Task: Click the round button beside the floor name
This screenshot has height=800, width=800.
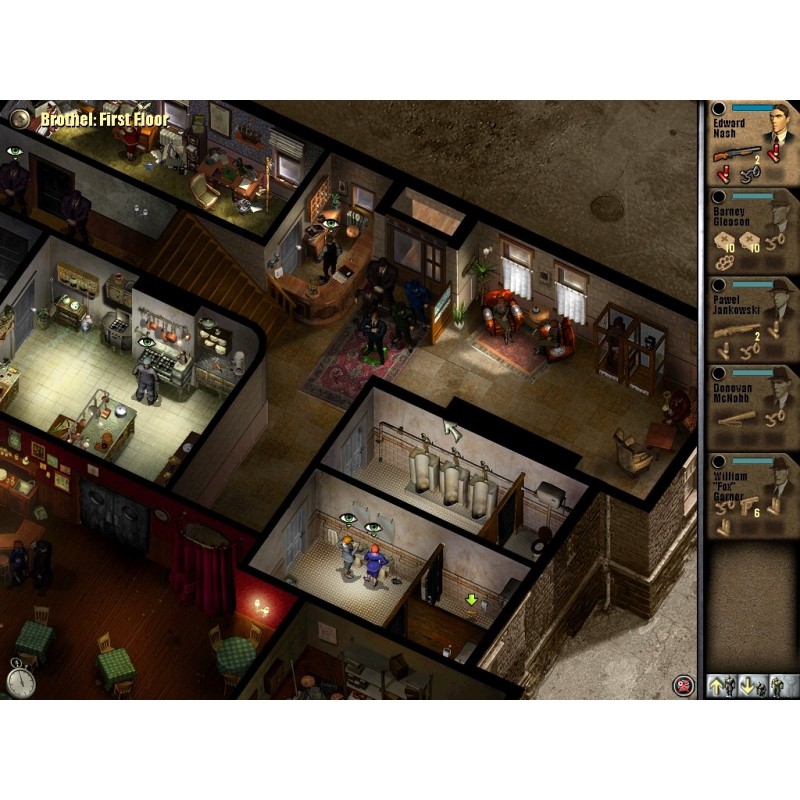Action: tap(18, 119)
